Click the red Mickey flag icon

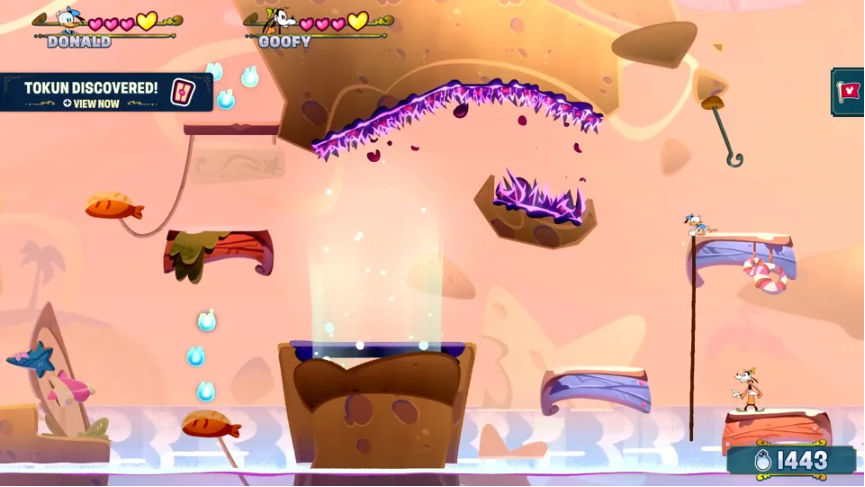click(x=849, y=92)
